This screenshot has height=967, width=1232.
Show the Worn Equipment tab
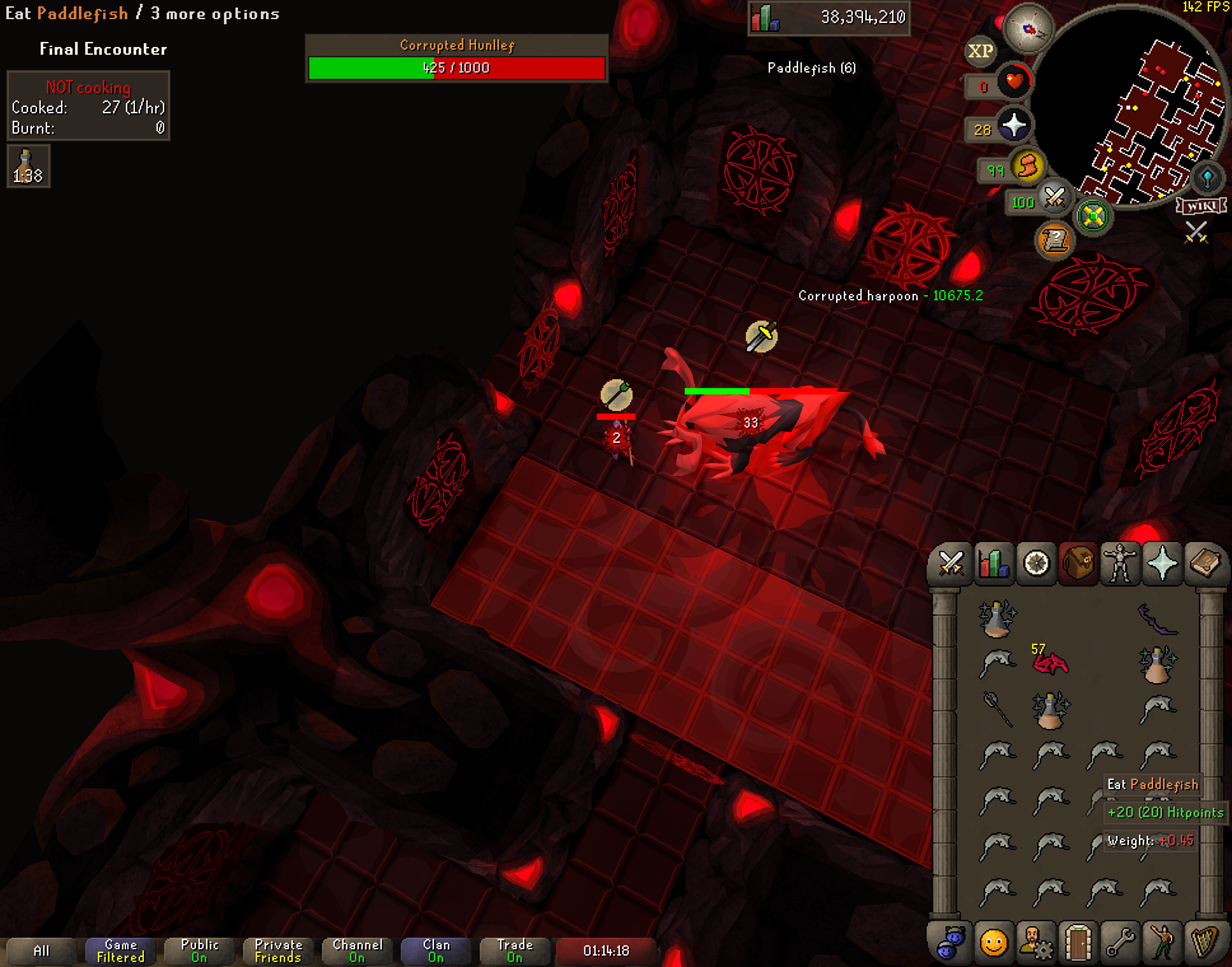click(1120, 563)
